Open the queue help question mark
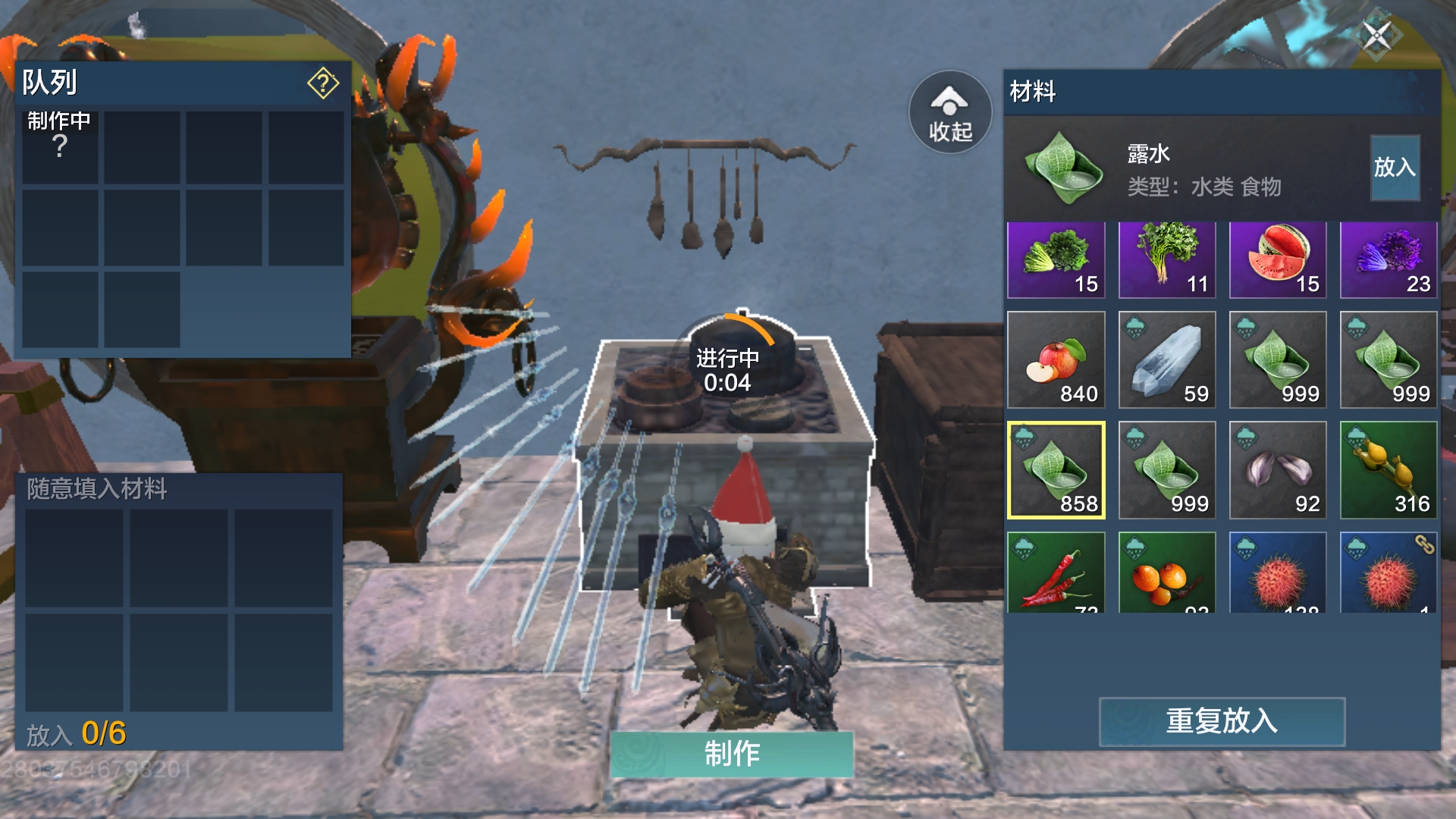 [323, 83]
